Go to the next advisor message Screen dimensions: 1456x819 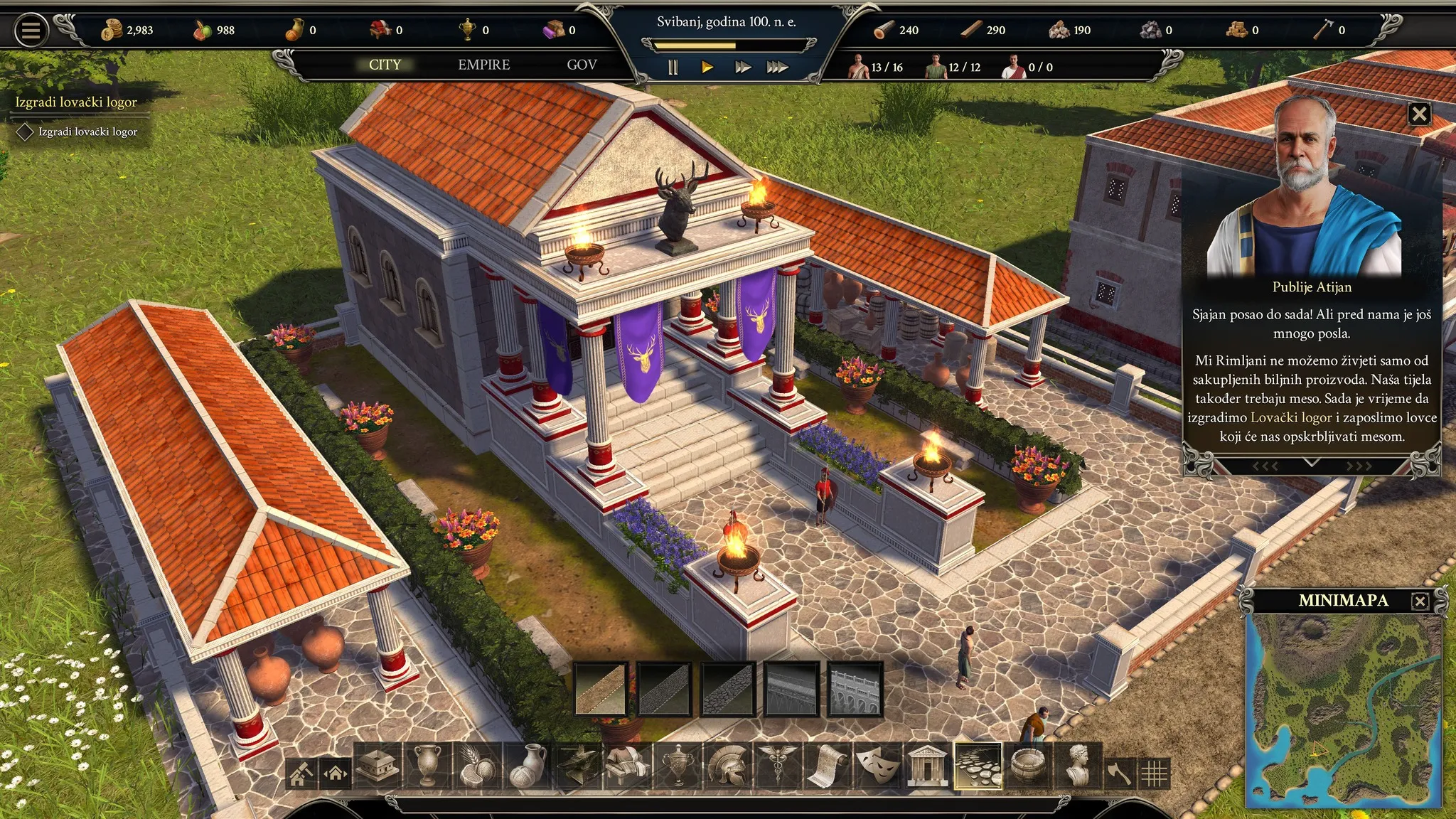(1359, 466)
